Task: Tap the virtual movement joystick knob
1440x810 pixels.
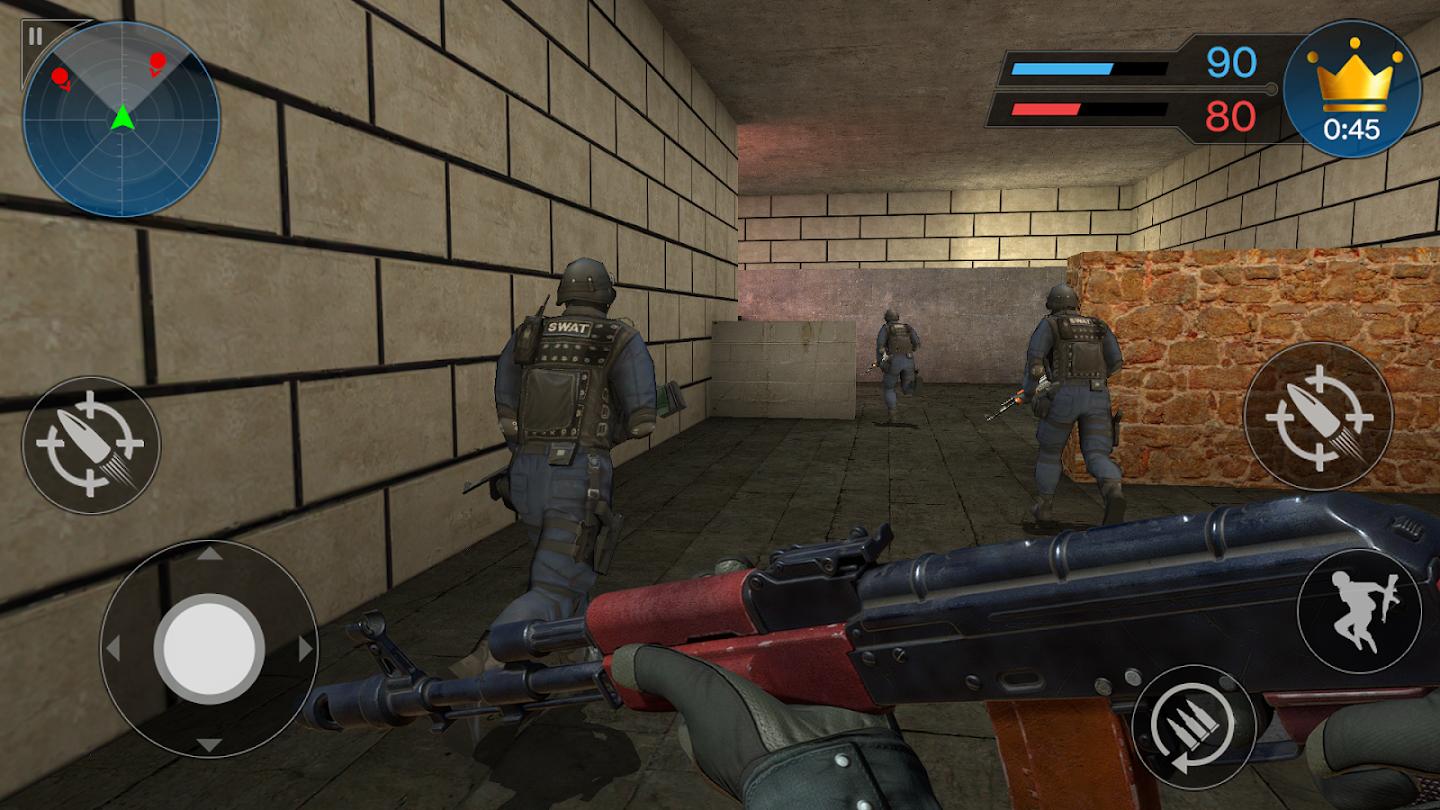Action: (x=209, y=648)
